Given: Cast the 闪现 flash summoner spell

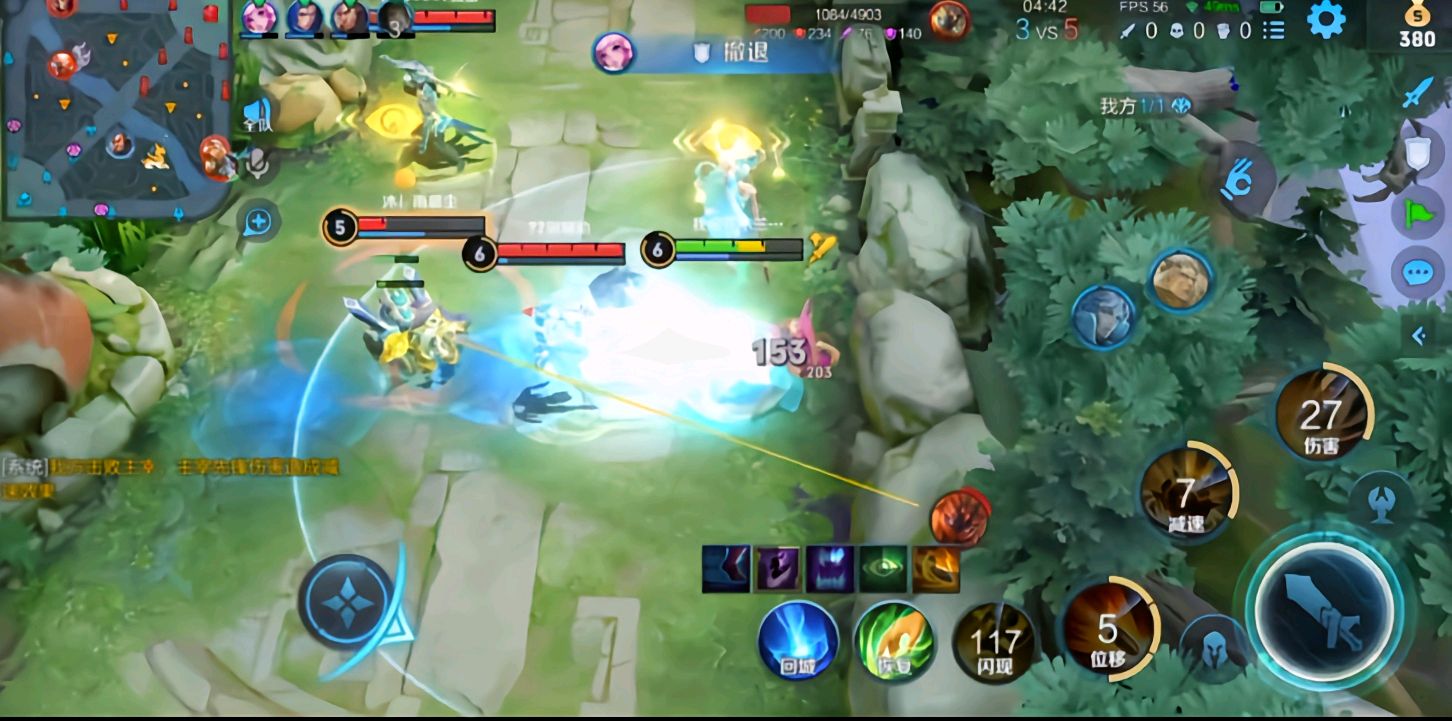Looking at the screenshot, I should point(995,641).
